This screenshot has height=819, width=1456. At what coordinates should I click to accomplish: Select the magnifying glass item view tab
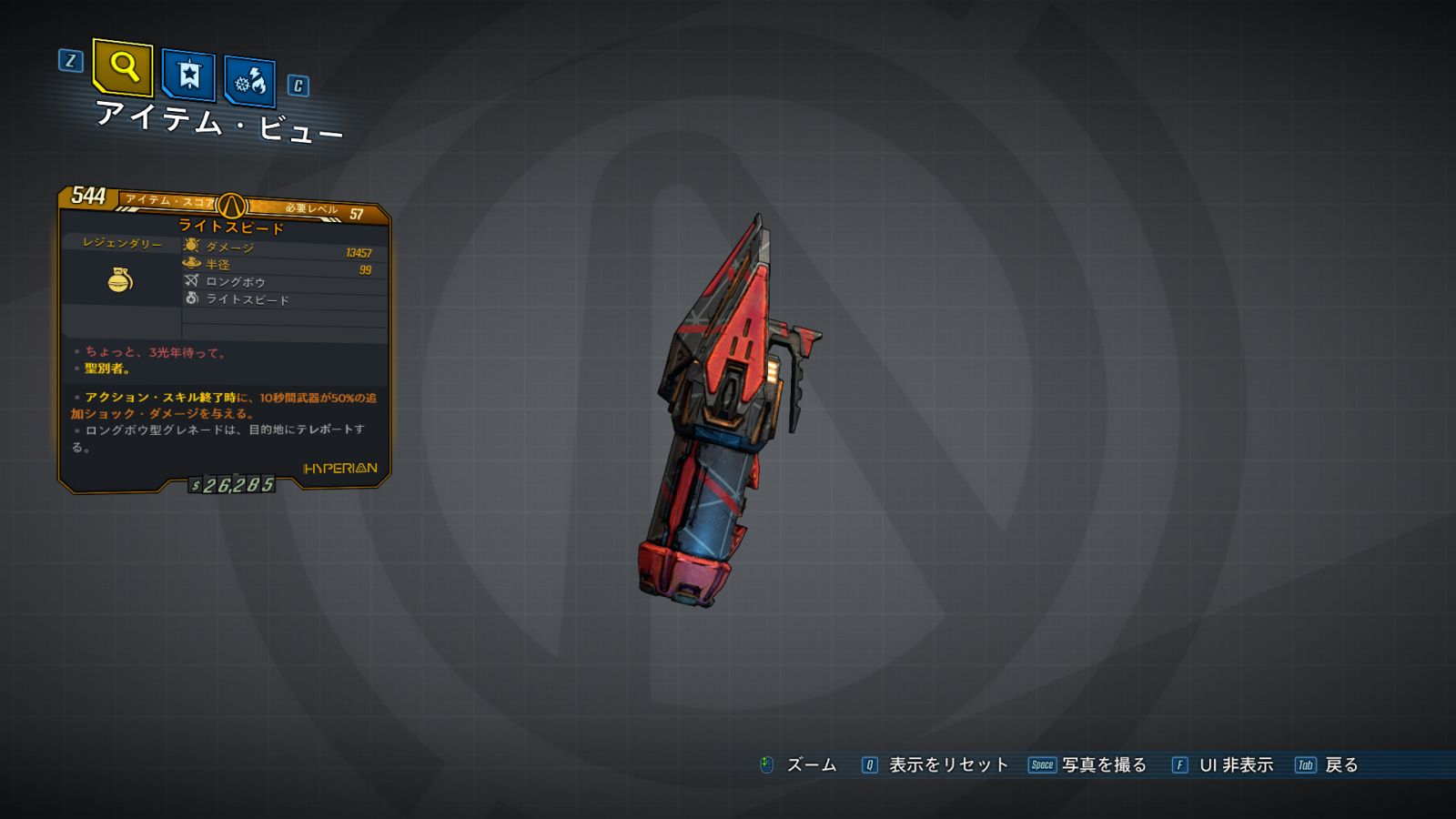click(123, 67)
